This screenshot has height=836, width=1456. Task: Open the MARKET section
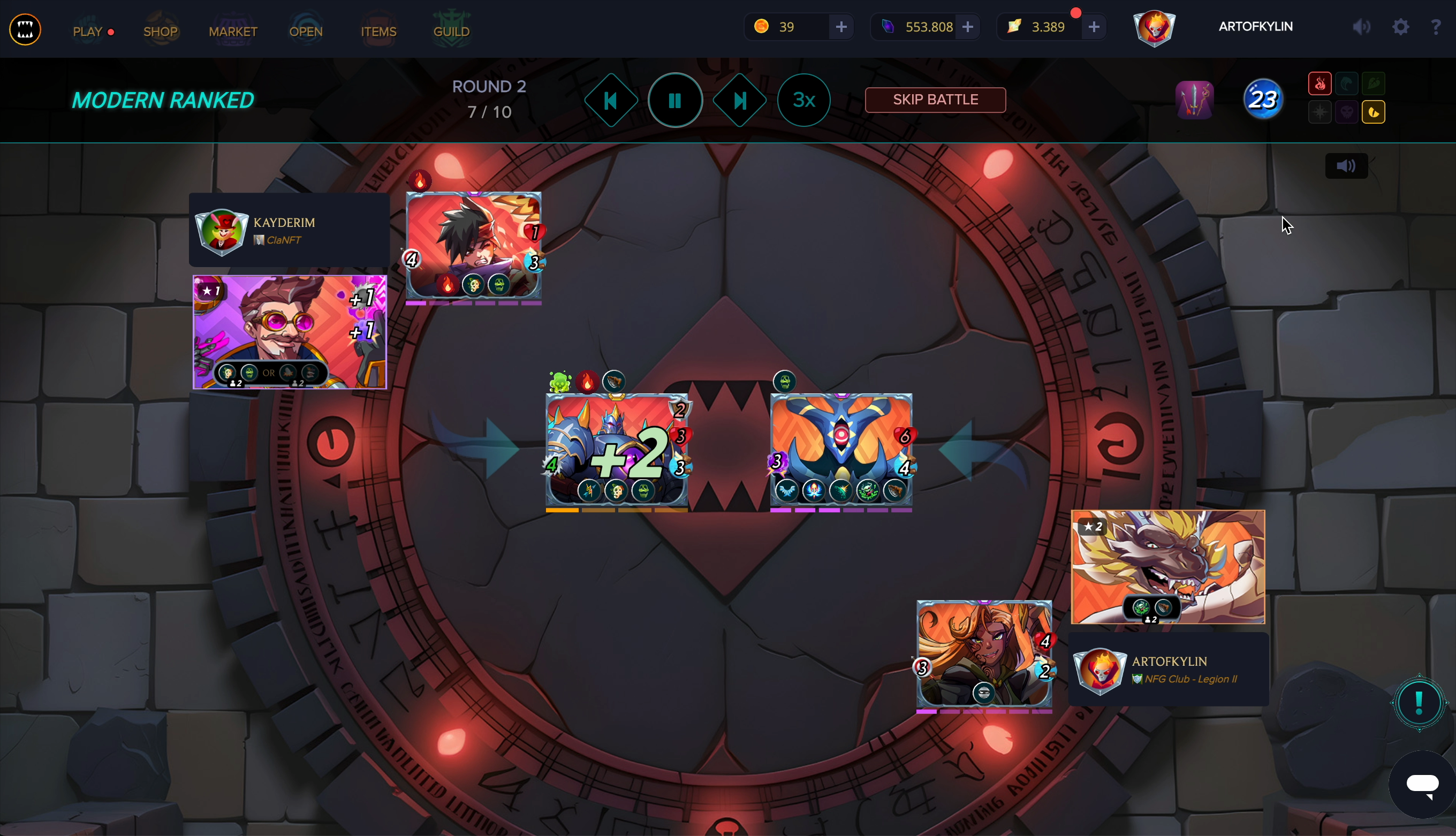click(x=232, y=31)
